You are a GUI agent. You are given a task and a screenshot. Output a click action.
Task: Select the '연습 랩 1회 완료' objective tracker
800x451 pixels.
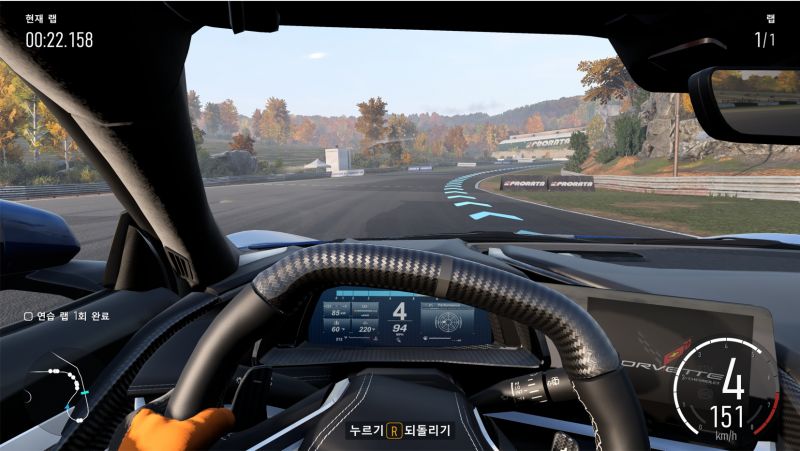(67, 316)
